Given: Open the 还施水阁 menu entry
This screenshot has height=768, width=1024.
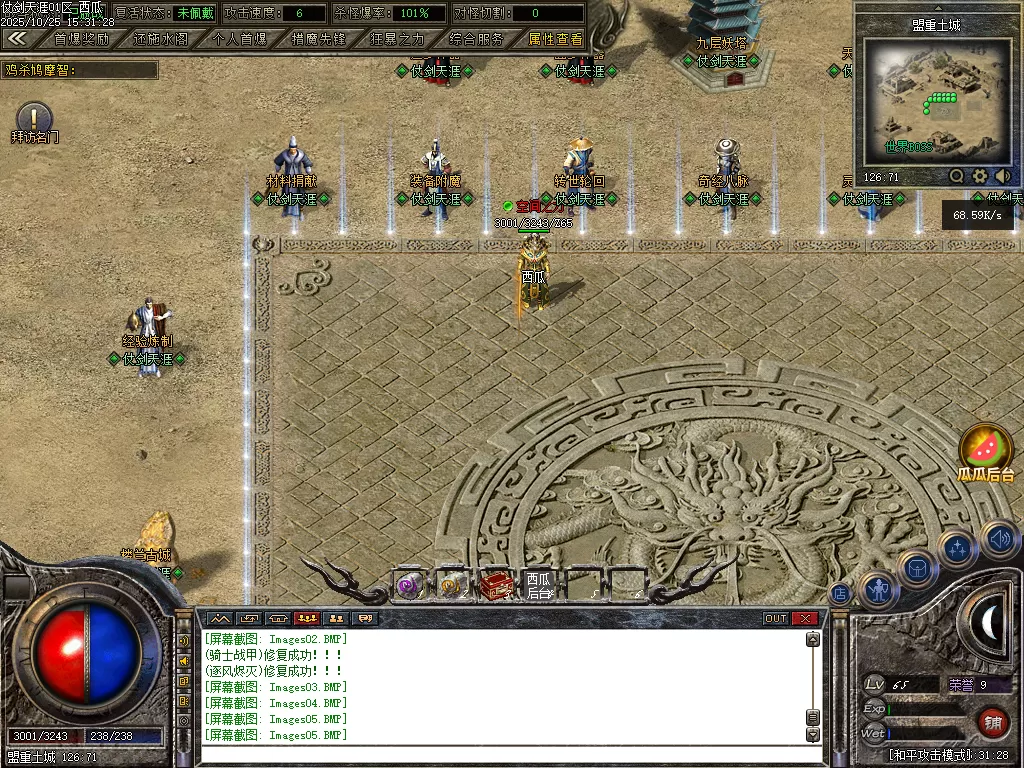Looking at the screenshot, I should point(160,40).
